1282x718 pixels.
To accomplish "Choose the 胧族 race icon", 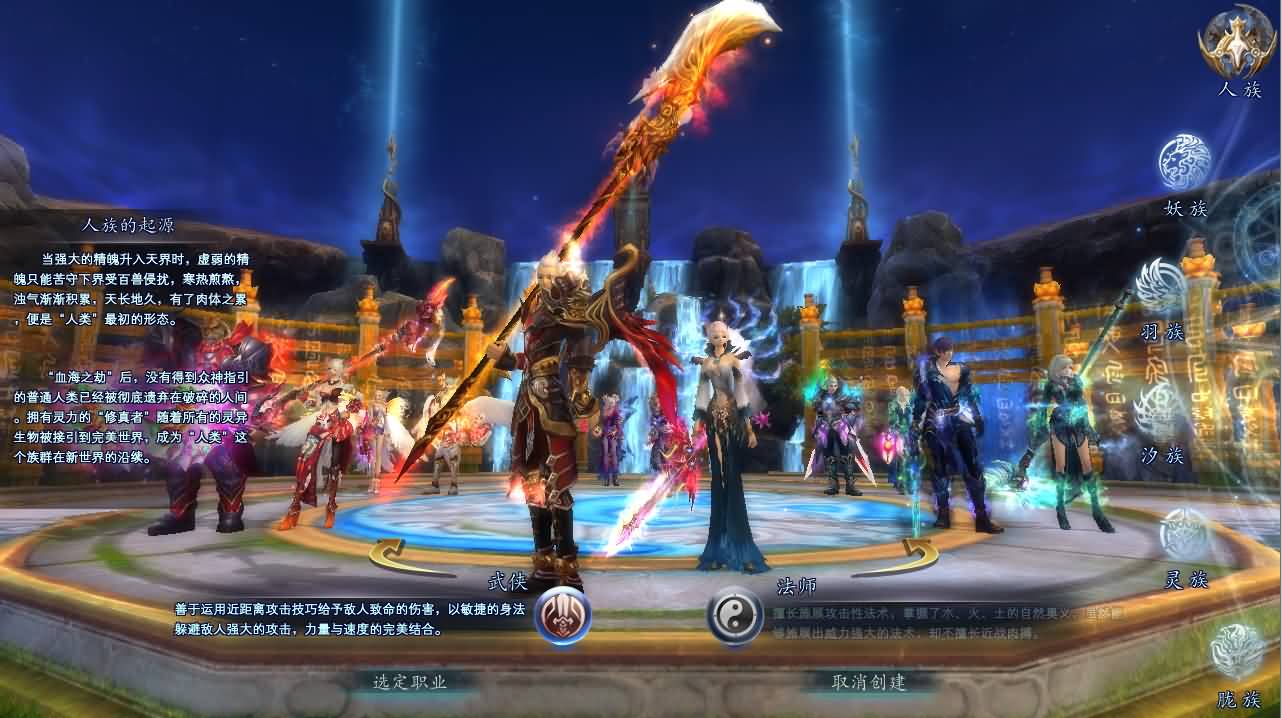I will 1237,652.
